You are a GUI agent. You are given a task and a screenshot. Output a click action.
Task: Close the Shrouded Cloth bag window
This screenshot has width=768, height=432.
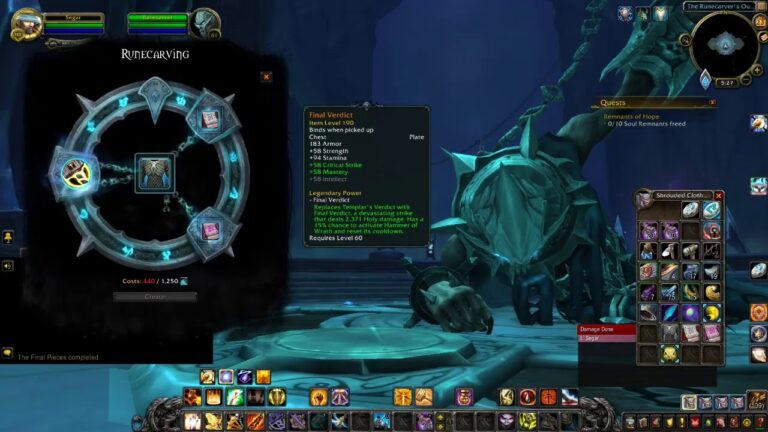tap(719, 196)
